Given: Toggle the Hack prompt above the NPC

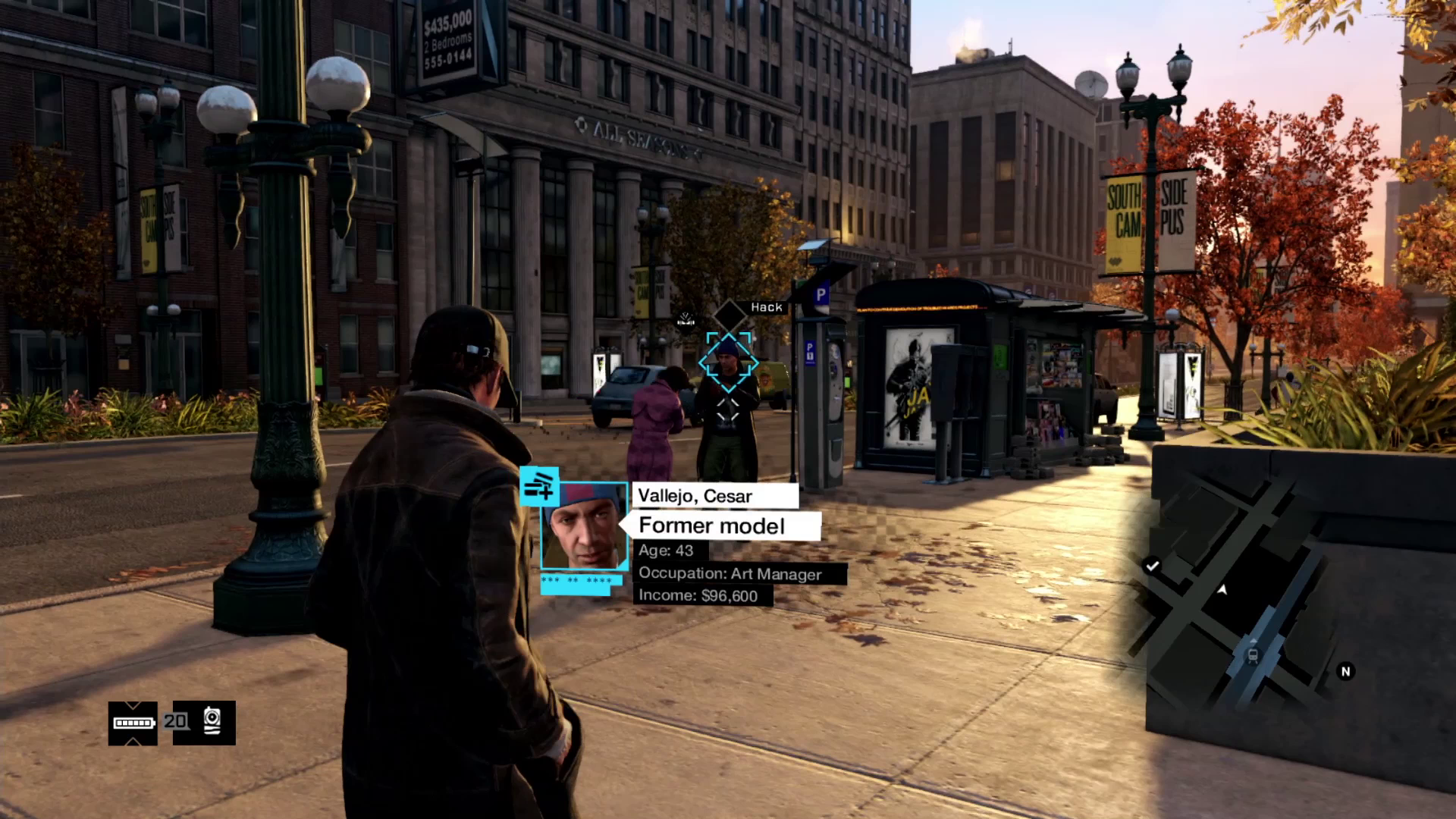Looking at the screenshot, I should tap(768, 306).
